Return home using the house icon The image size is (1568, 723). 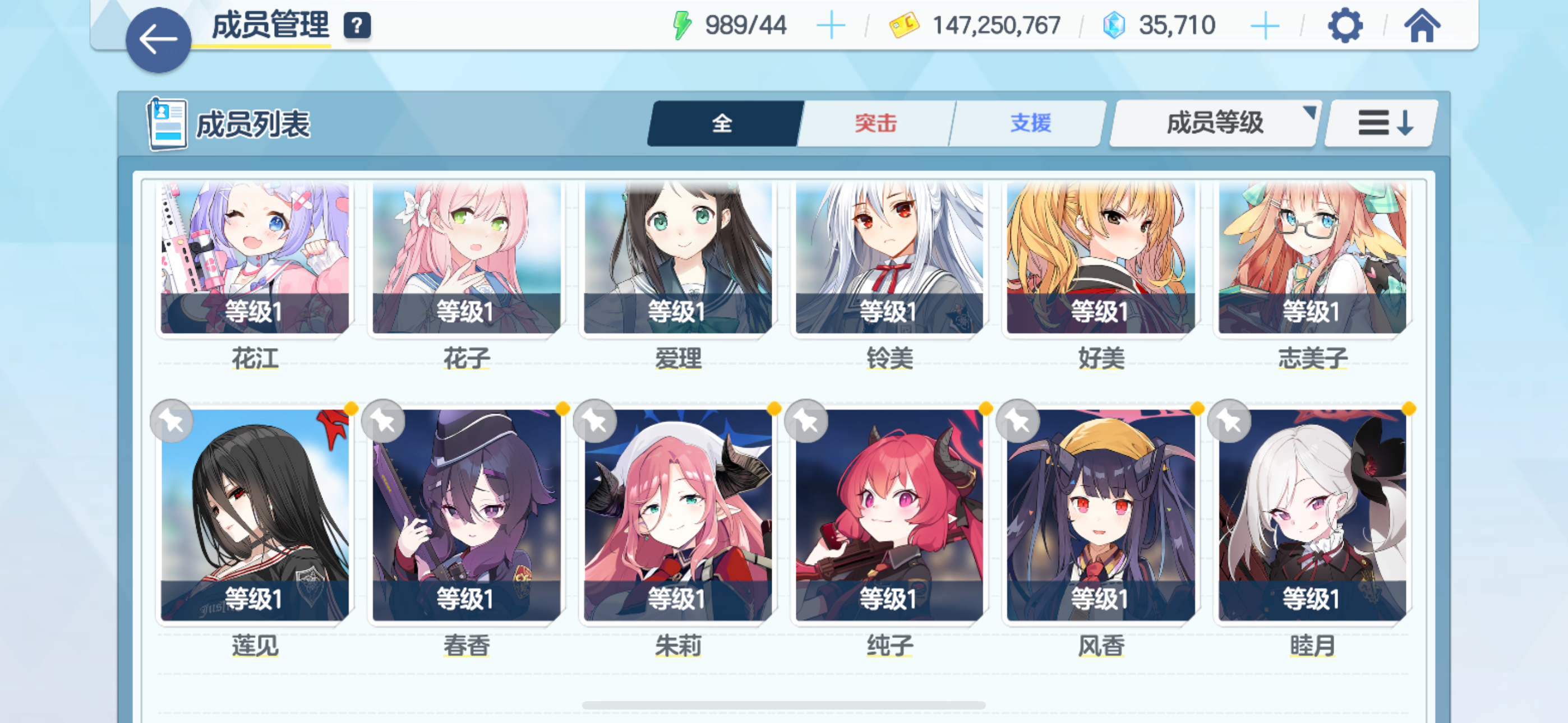(1423, 26)
